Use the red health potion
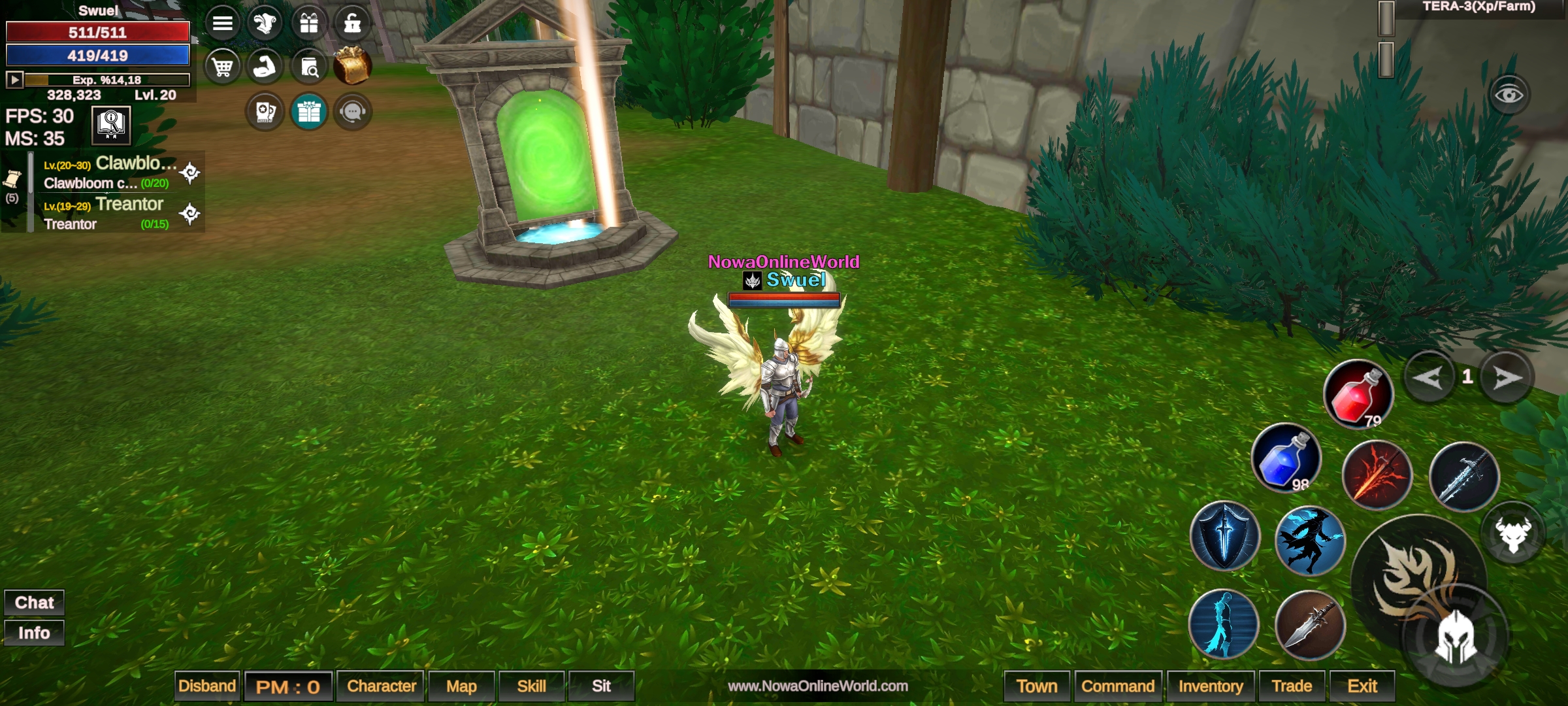1568x706 pixels. click(1358, 394)
